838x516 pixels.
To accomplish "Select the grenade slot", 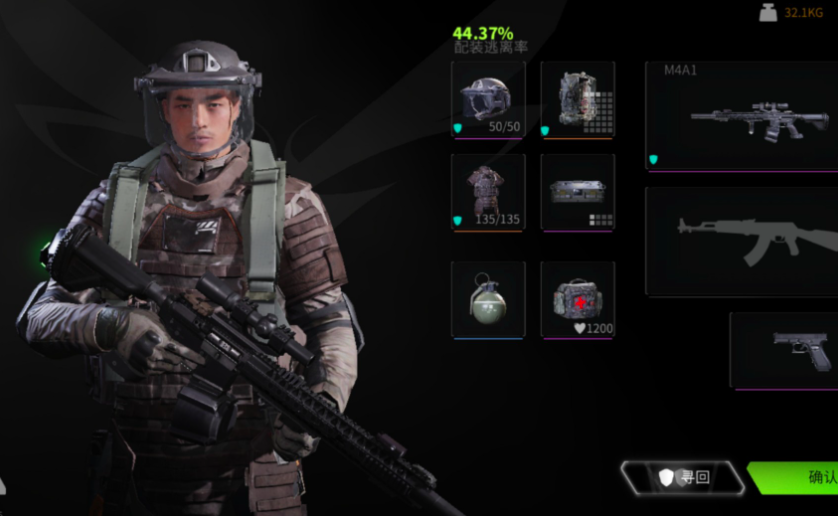I will (x=488, y=299).
